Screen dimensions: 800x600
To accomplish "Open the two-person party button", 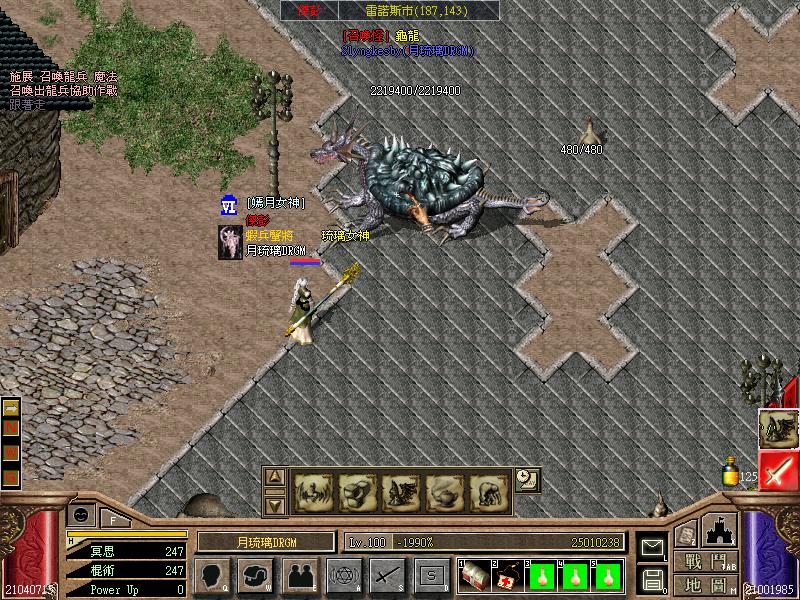I will point(299,575).
